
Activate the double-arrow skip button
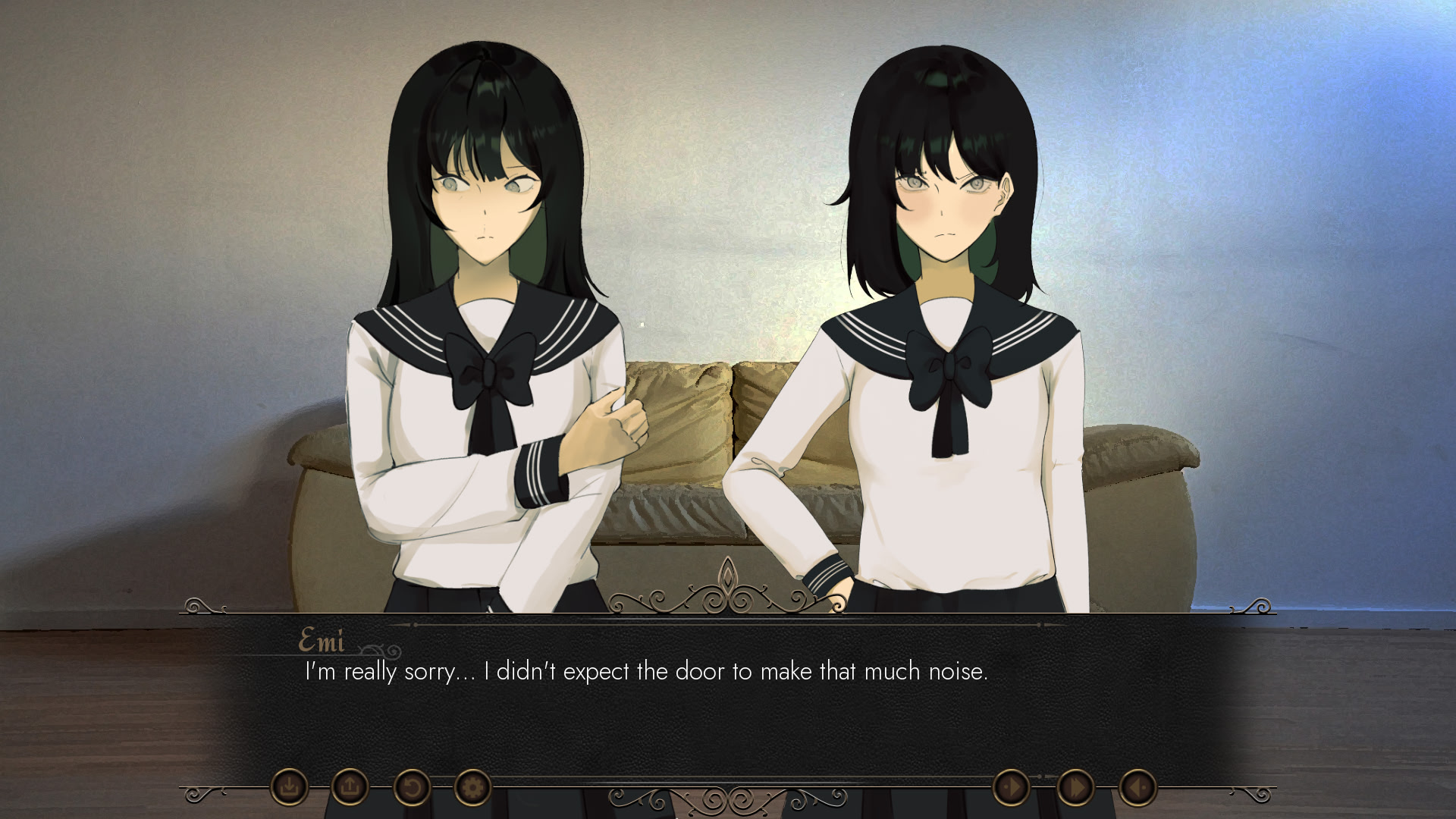tap(1075, 788)
